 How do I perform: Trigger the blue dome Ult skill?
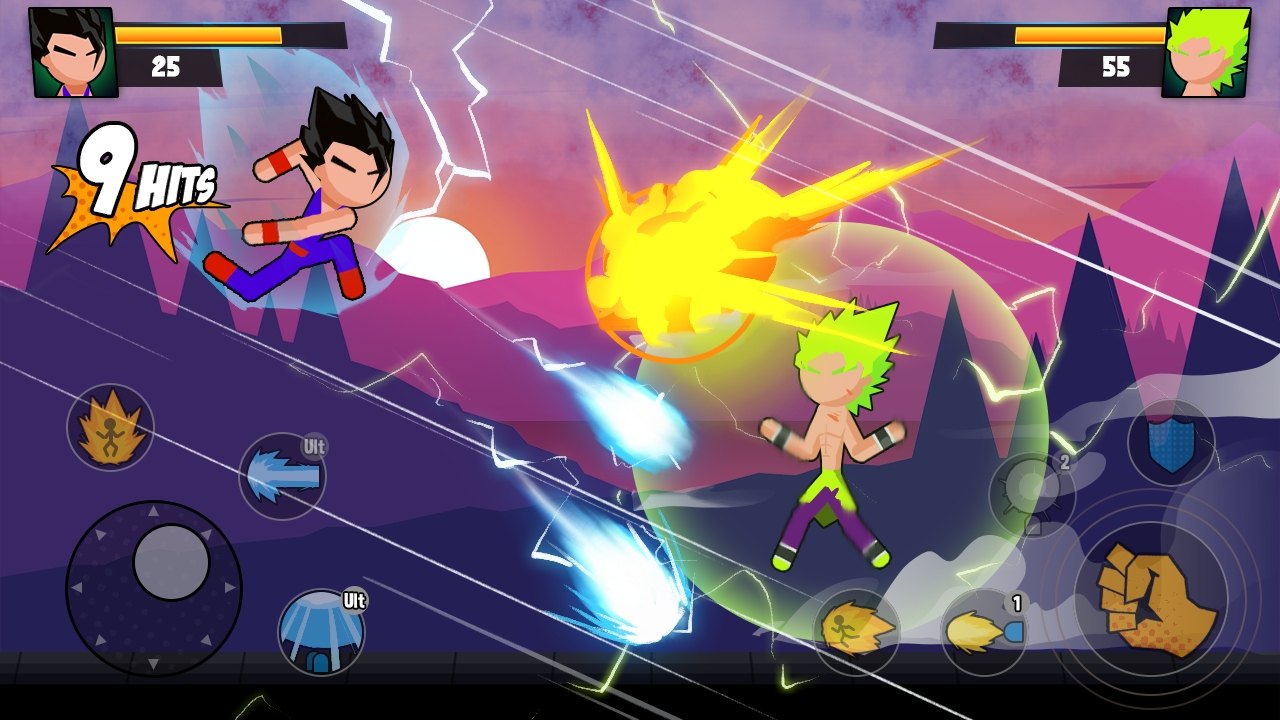320,632
